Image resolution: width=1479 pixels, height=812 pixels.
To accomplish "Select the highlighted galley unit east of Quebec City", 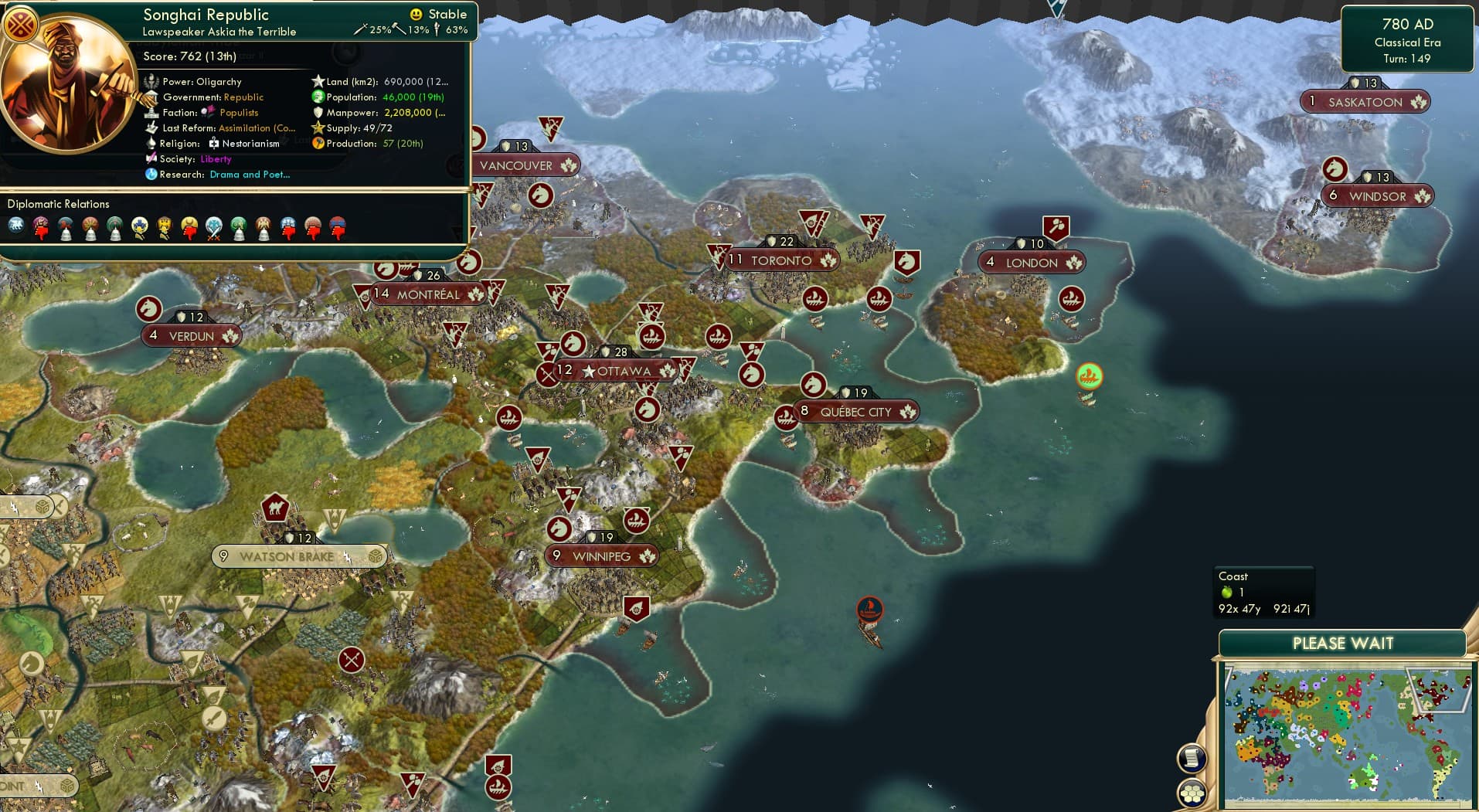I will click(x=1088, y=377).
